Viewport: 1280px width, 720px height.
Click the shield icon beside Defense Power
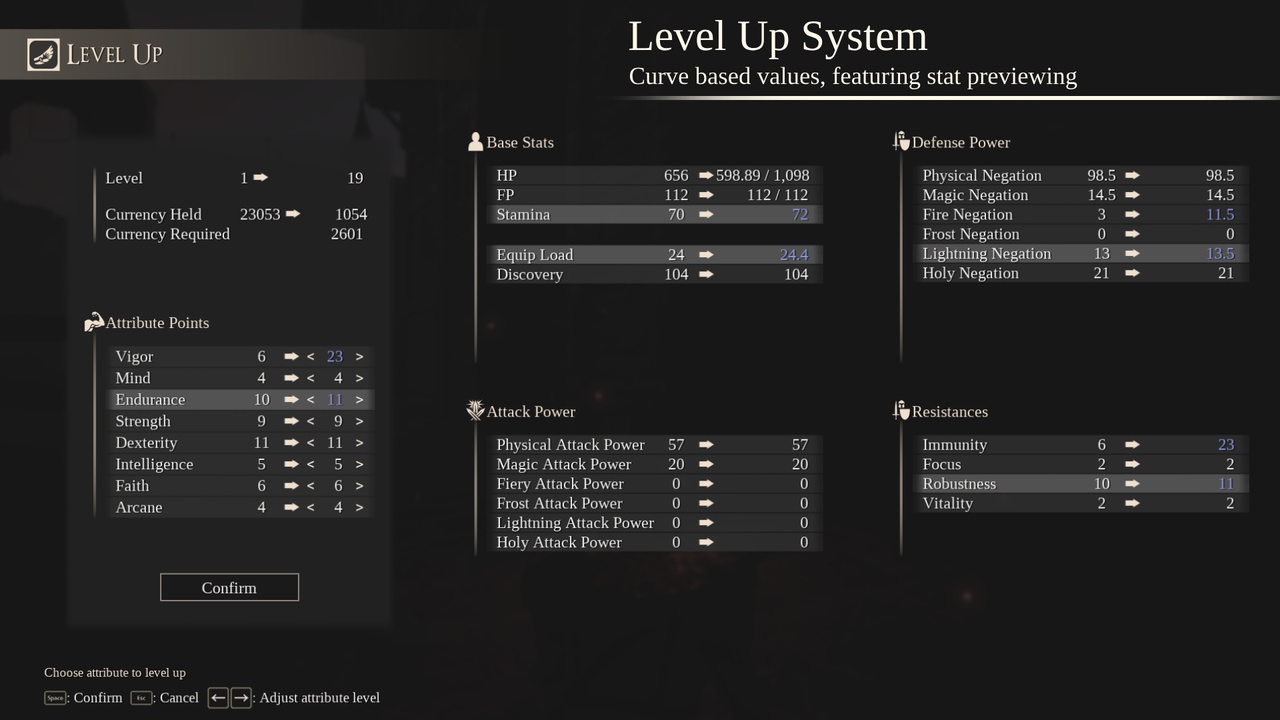[900, 141]
